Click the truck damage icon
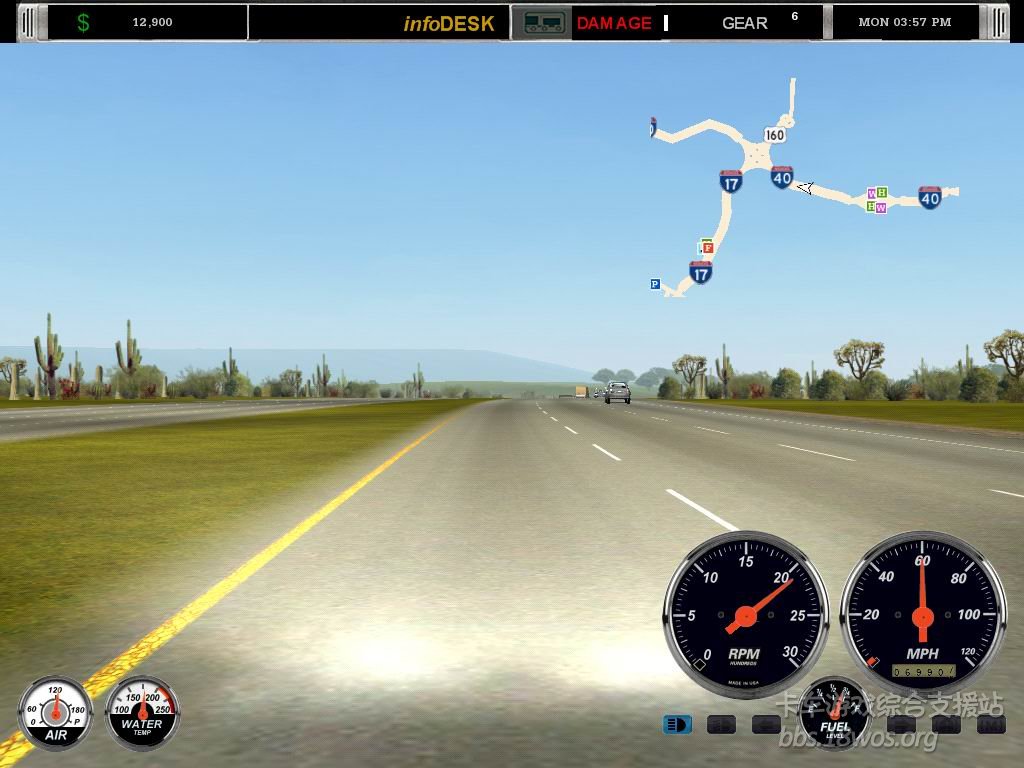This screenshot has height=768, width=1024. (541, 23)
